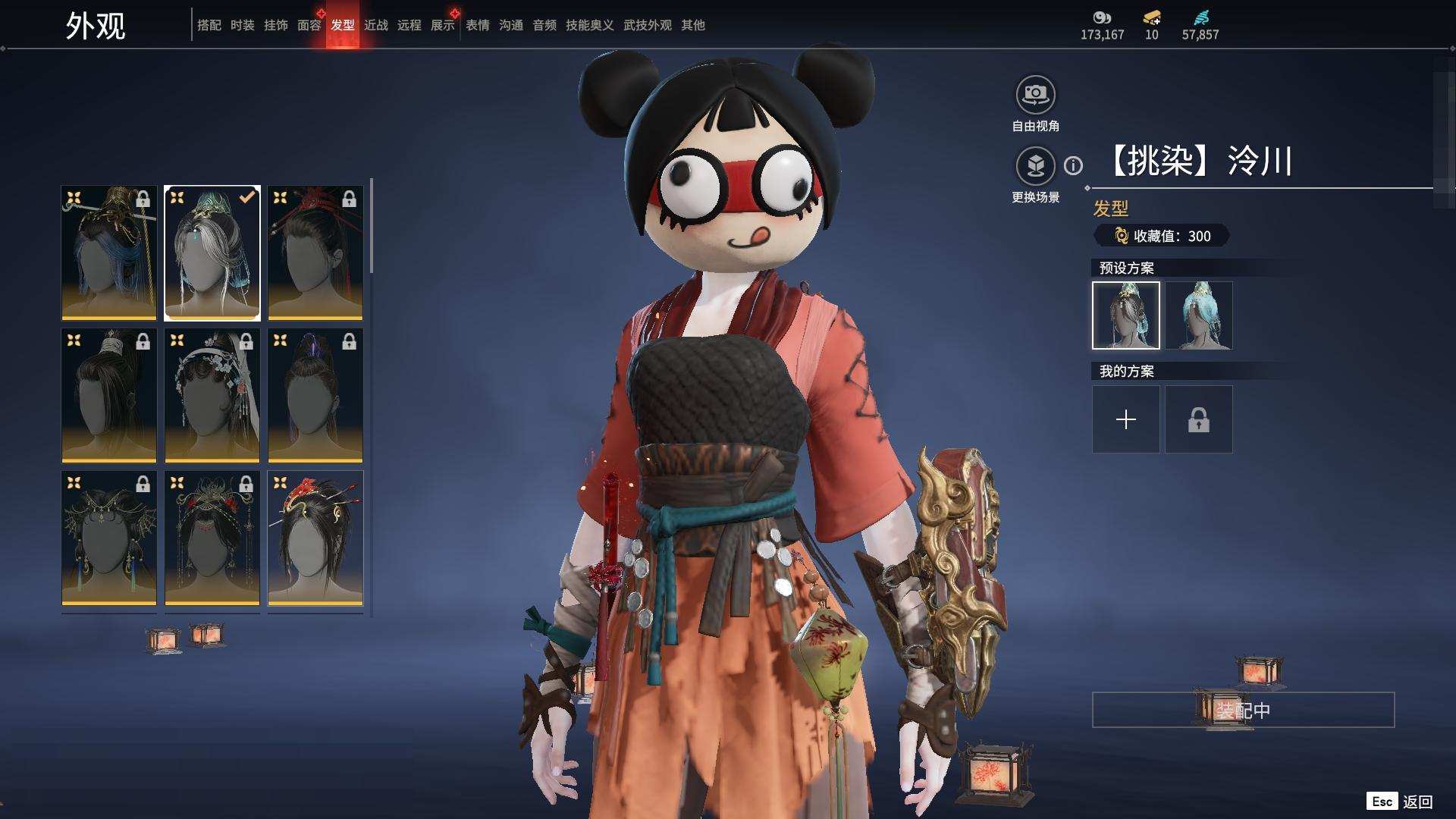The height and width of the screenshot is (819, 1456).
Task: Activate 自由视角 camera button
Action: [1035, 96]
